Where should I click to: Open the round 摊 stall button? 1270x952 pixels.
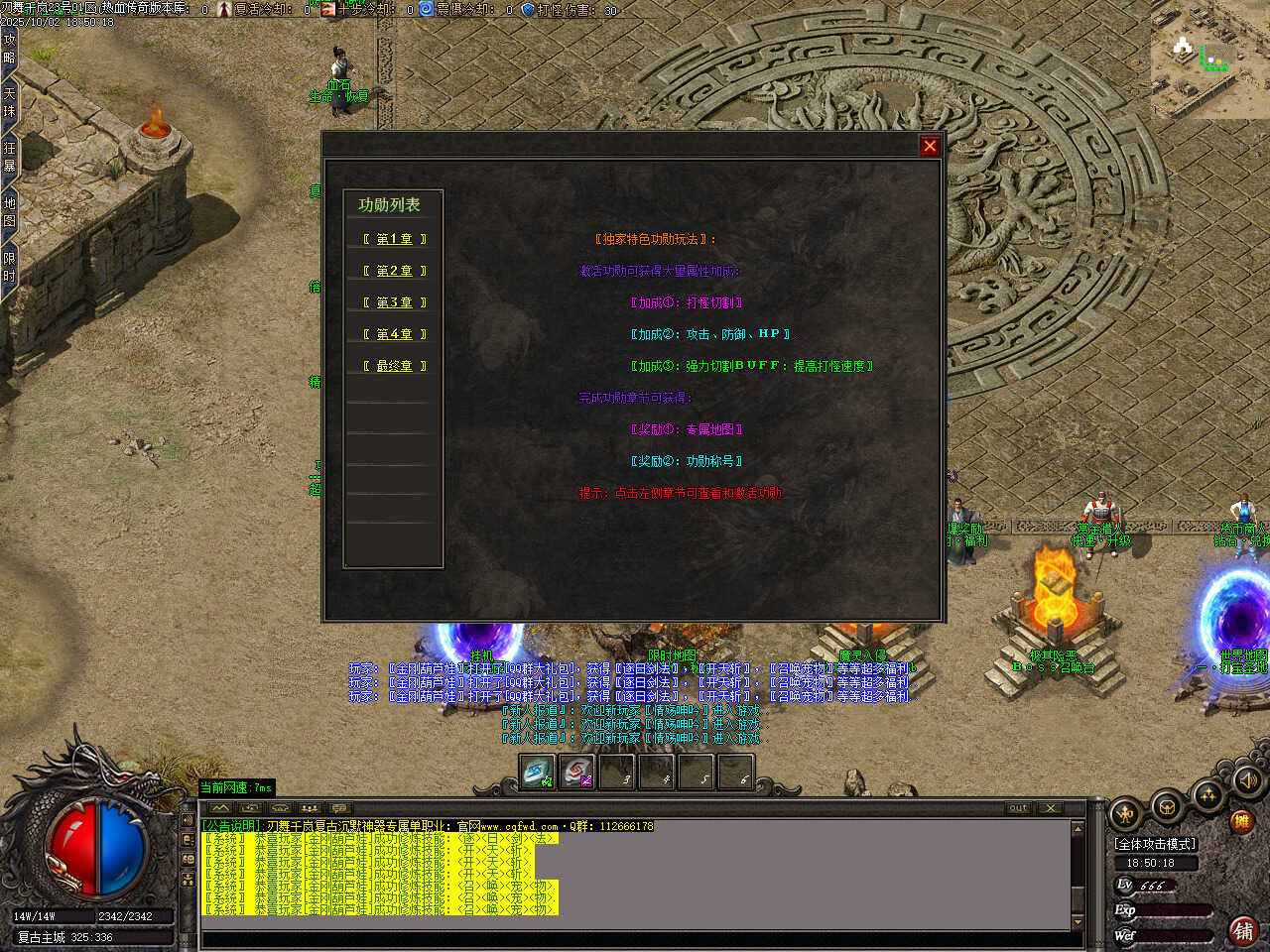[1240, 821]
